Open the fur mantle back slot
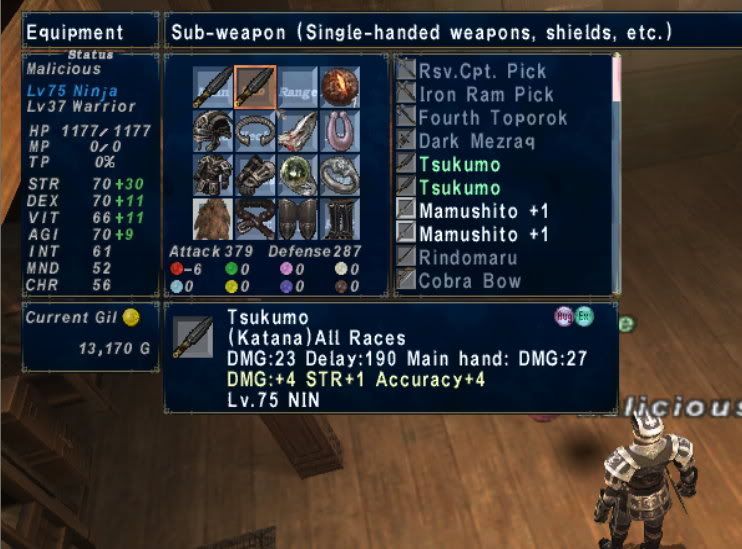The width and height of the screenshot is (742, 549). click(214, 218)
